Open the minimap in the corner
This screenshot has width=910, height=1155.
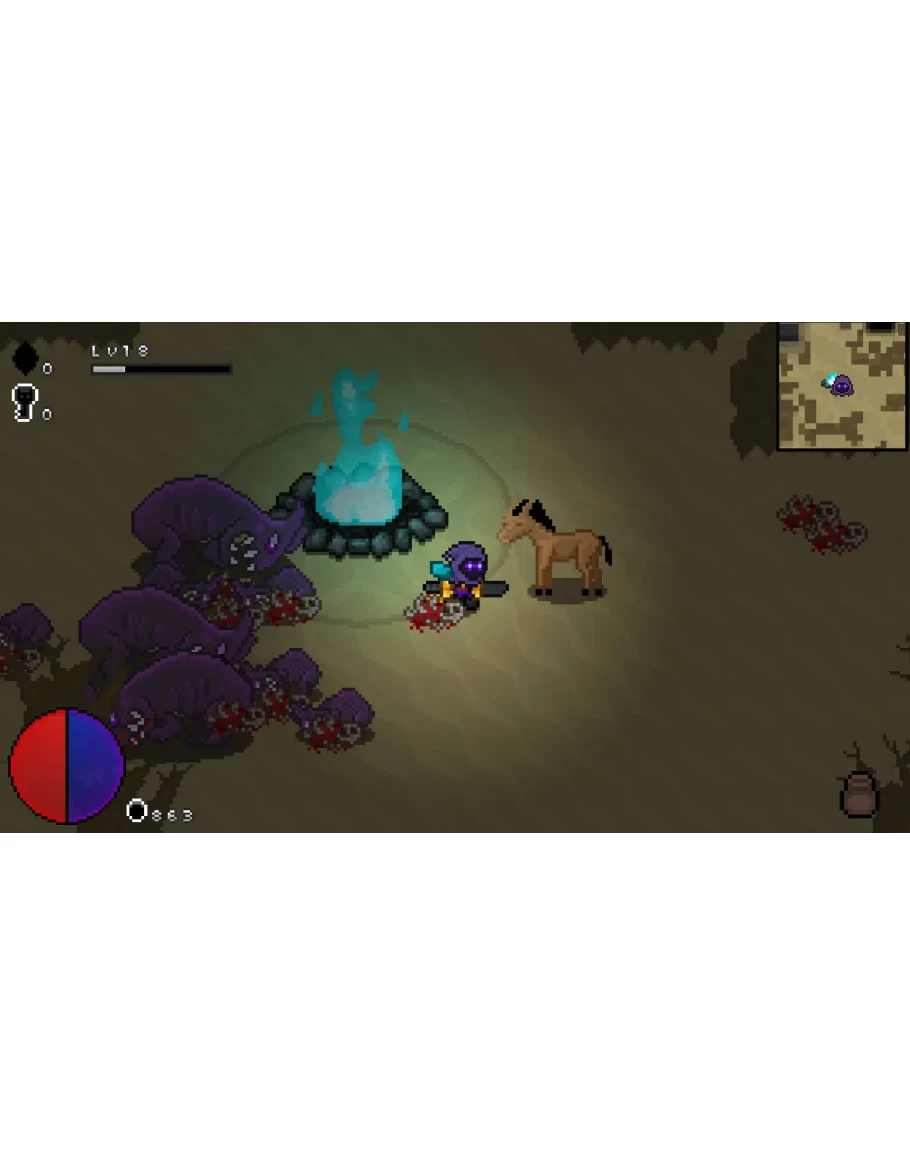tap(842, 386)
